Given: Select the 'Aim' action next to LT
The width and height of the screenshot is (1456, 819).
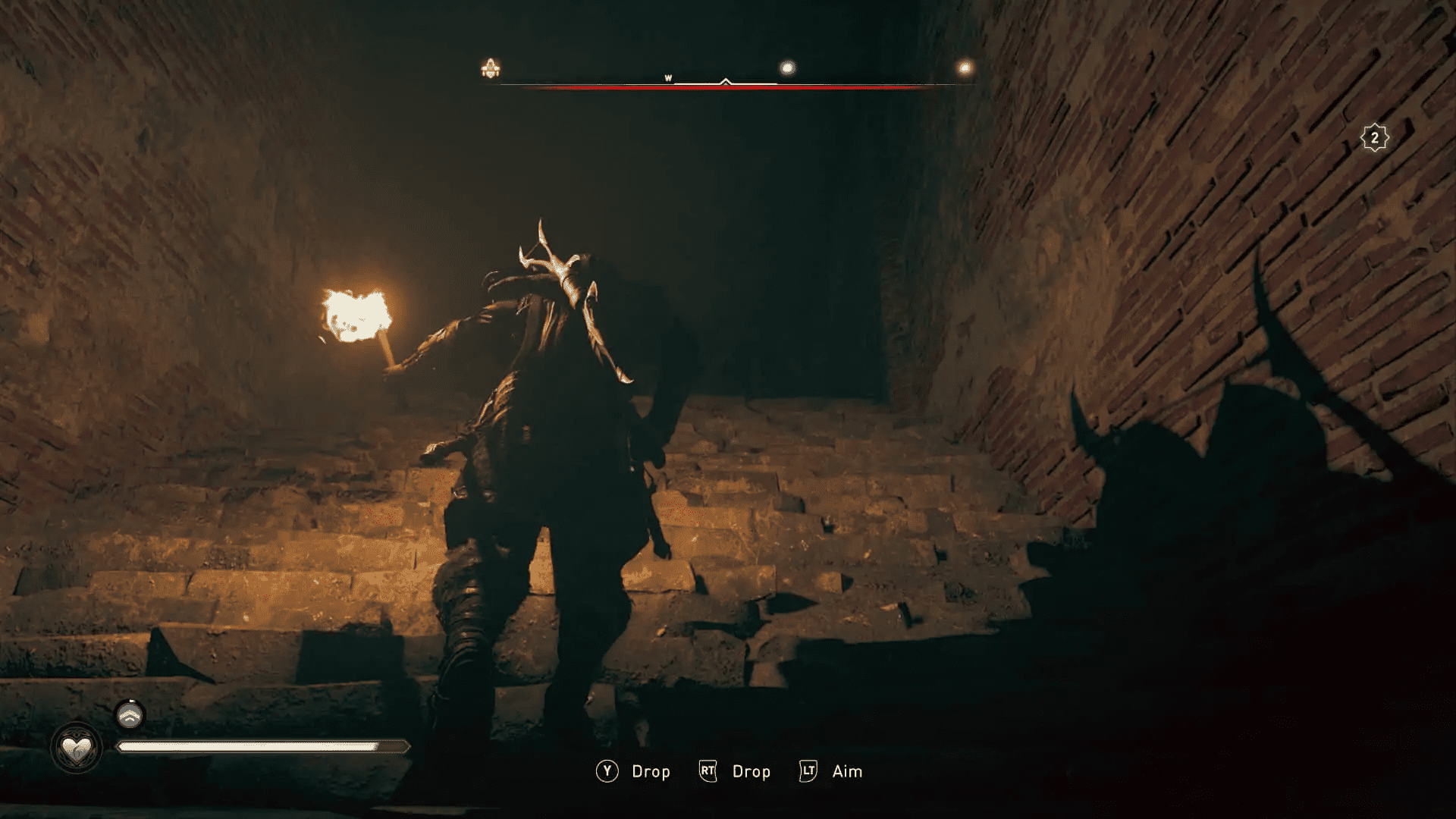Looking at the screenshot, I should pos(846,771).
